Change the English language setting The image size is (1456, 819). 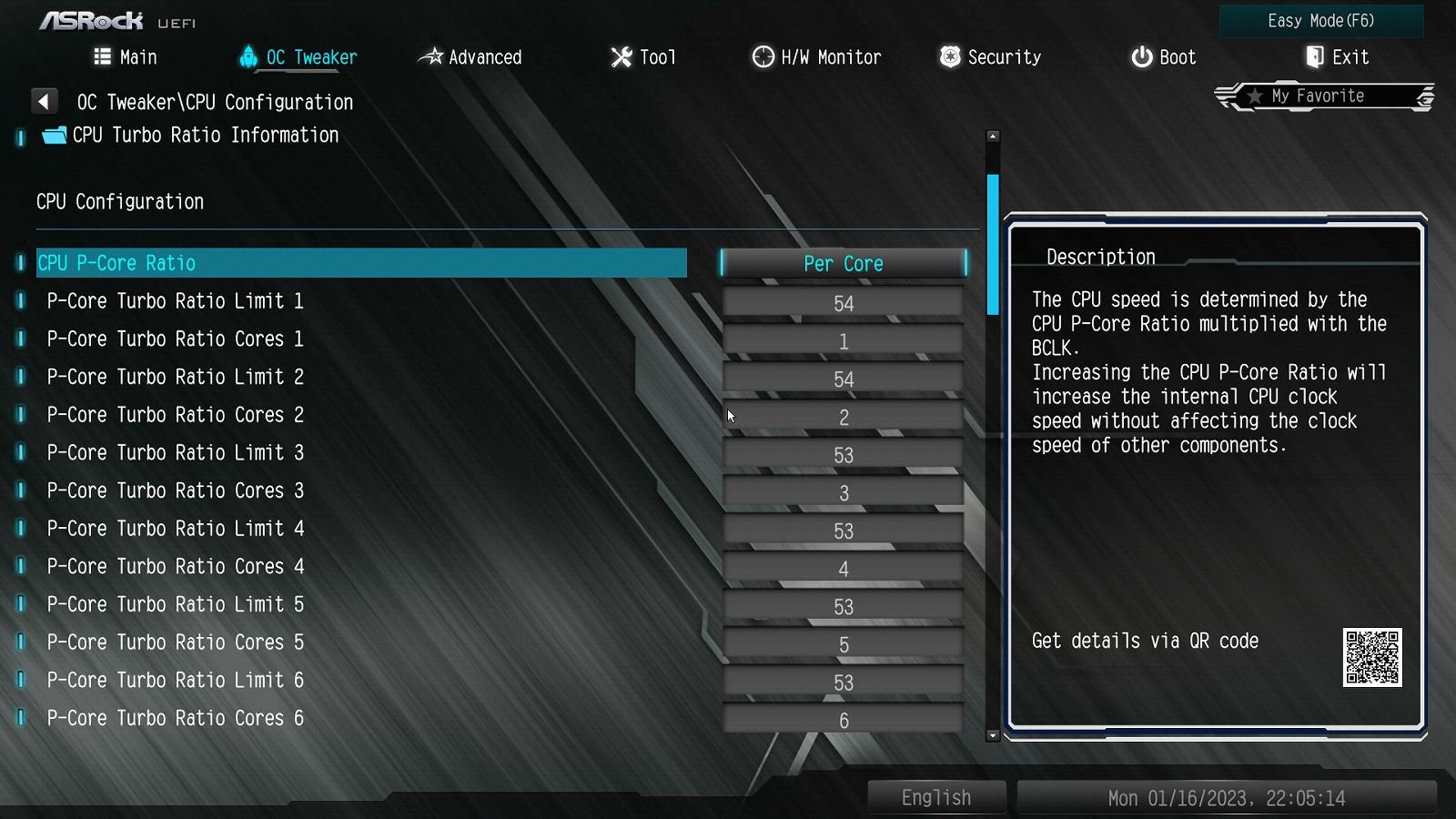tap(936, 798)
